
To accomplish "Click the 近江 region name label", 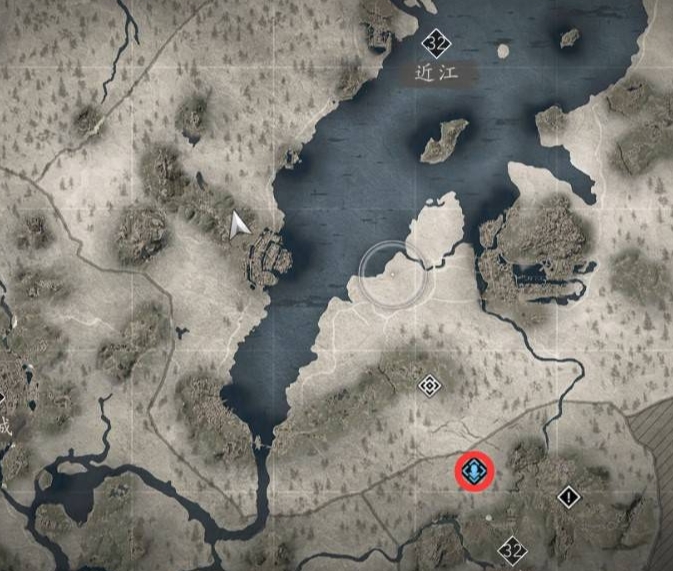I will click(x=436, y=73).
